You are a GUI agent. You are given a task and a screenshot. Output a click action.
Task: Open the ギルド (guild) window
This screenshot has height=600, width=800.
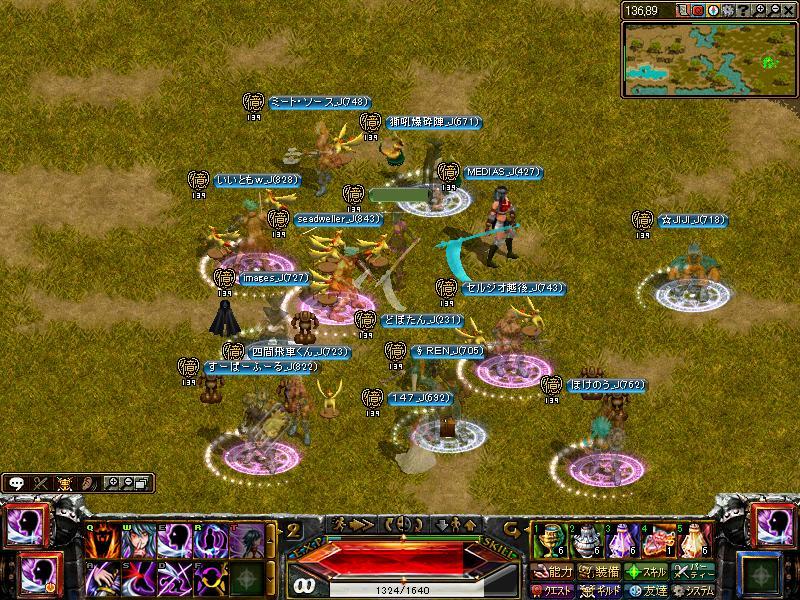point(599,590)
